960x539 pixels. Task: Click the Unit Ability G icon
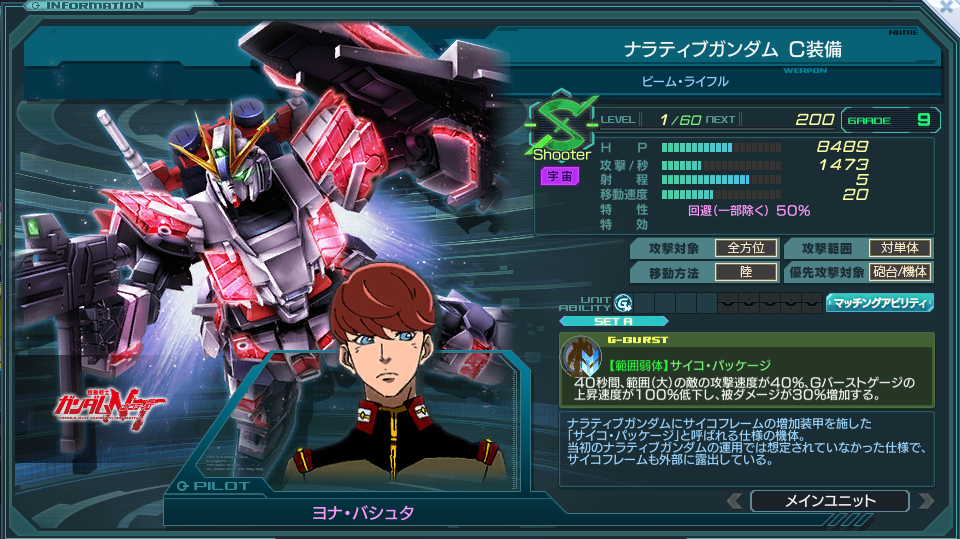point(623,302)
